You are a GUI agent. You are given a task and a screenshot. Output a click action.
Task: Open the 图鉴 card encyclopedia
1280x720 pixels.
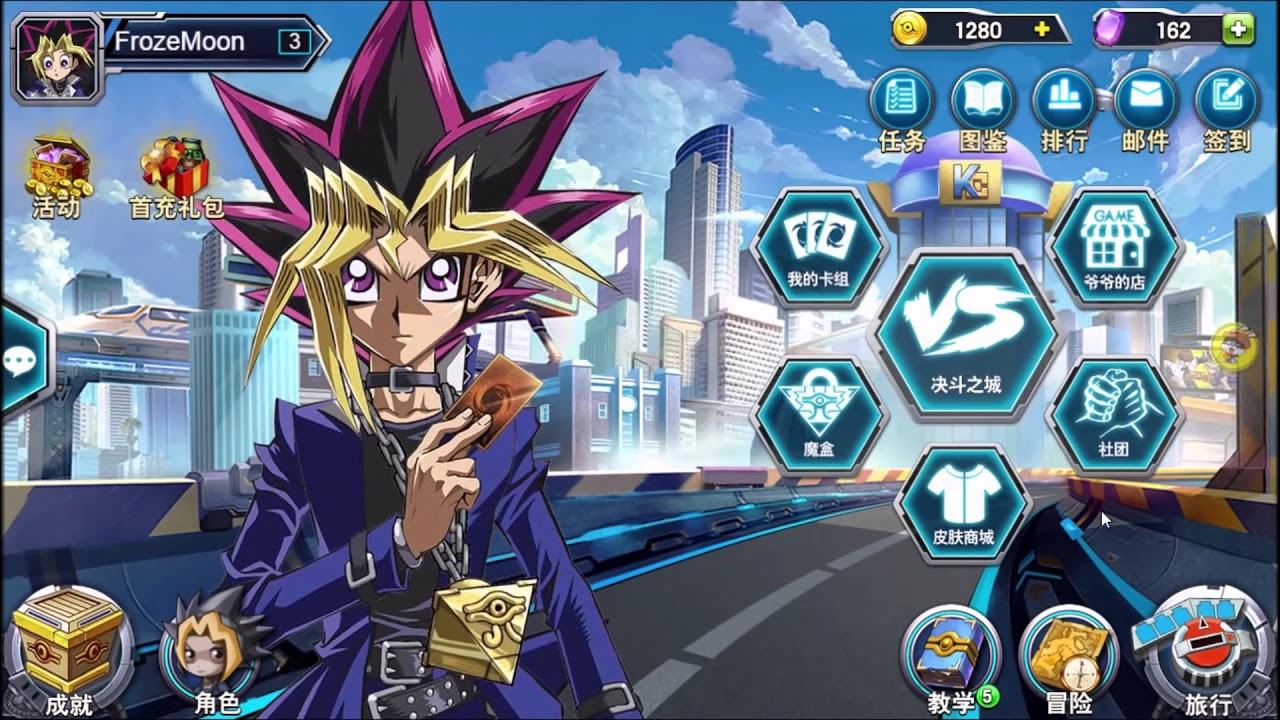[x=983, y=101]
